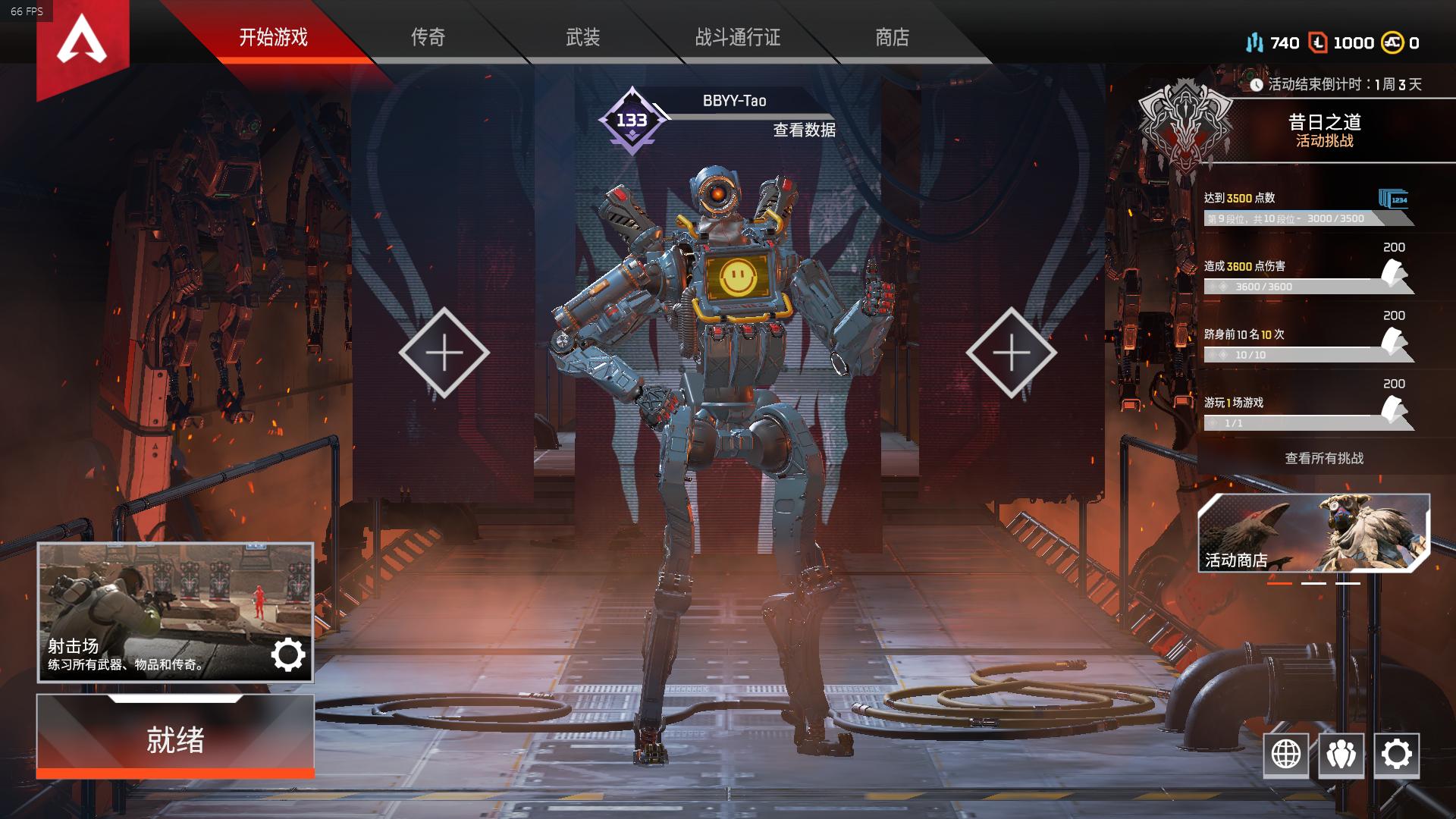The width and height of the screenshot is (1456, 819).
Task: Select the 战斗通行证 (Battle Pass) tab
Action: coord(737,37)
